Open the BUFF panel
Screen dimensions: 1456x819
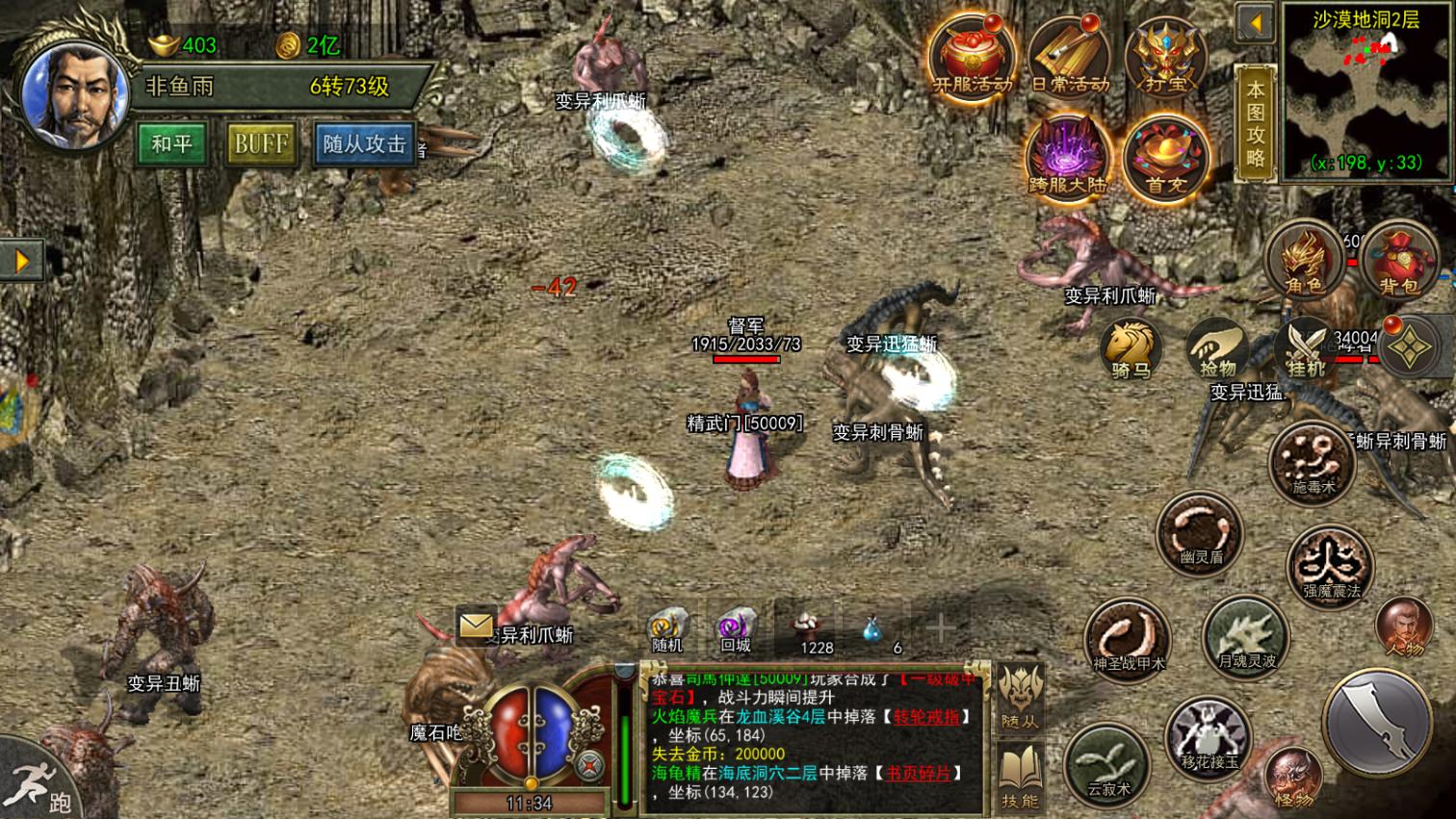coord(261,144)
